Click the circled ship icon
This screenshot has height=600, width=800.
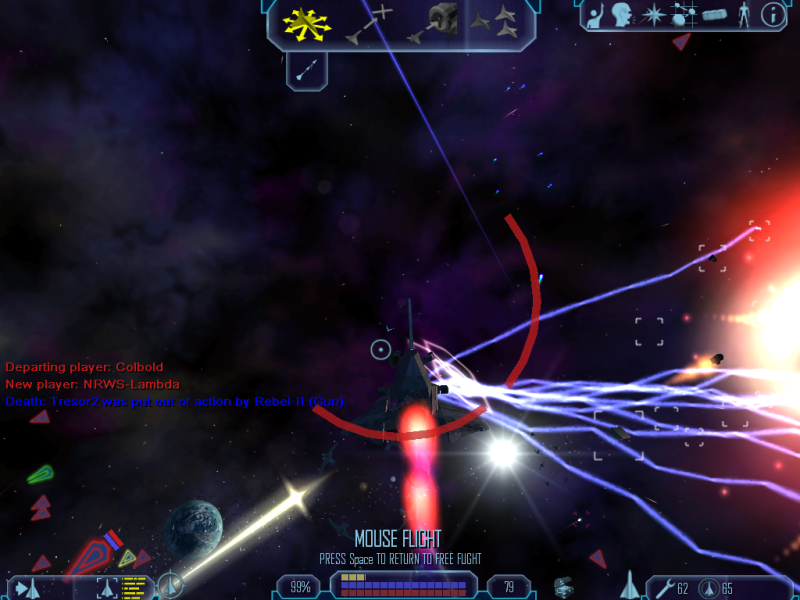point(170,585)
